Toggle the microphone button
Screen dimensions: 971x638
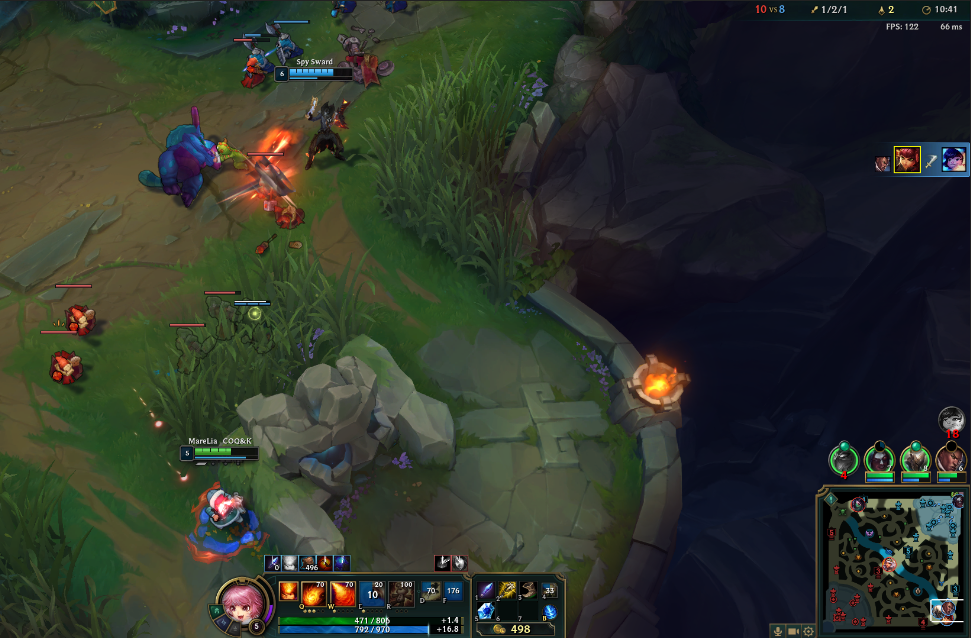click(x=777, y=631)
